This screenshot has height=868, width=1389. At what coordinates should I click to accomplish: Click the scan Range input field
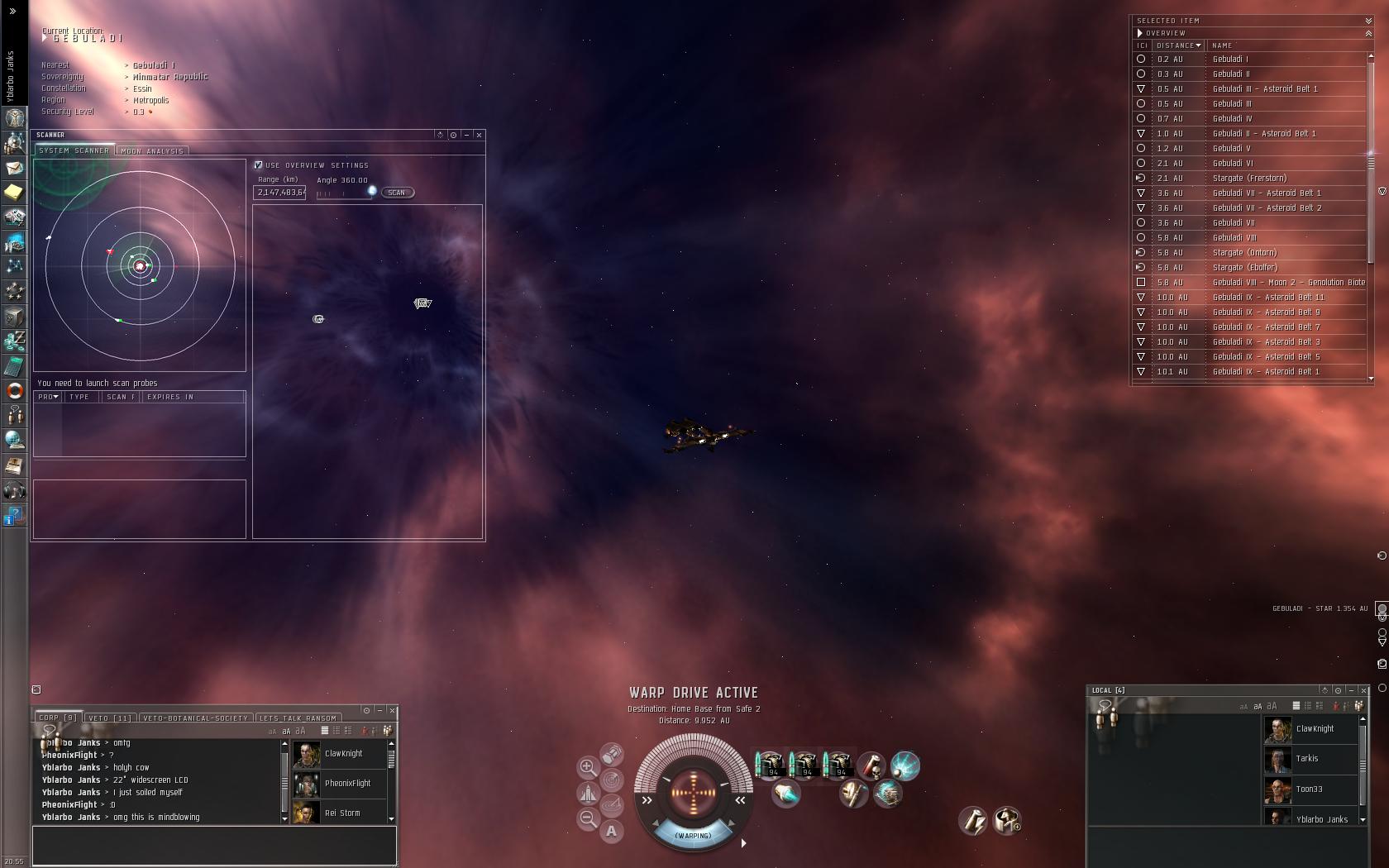[280, 193]
